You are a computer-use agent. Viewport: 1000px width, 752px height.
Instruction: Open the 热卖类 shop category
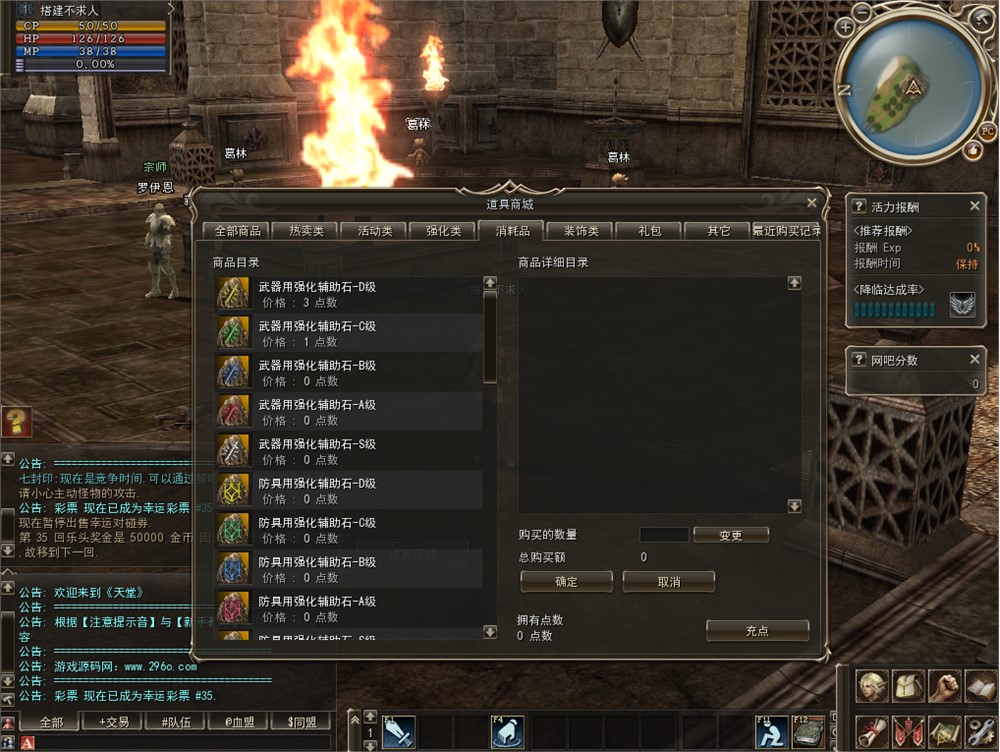point(305,231)
